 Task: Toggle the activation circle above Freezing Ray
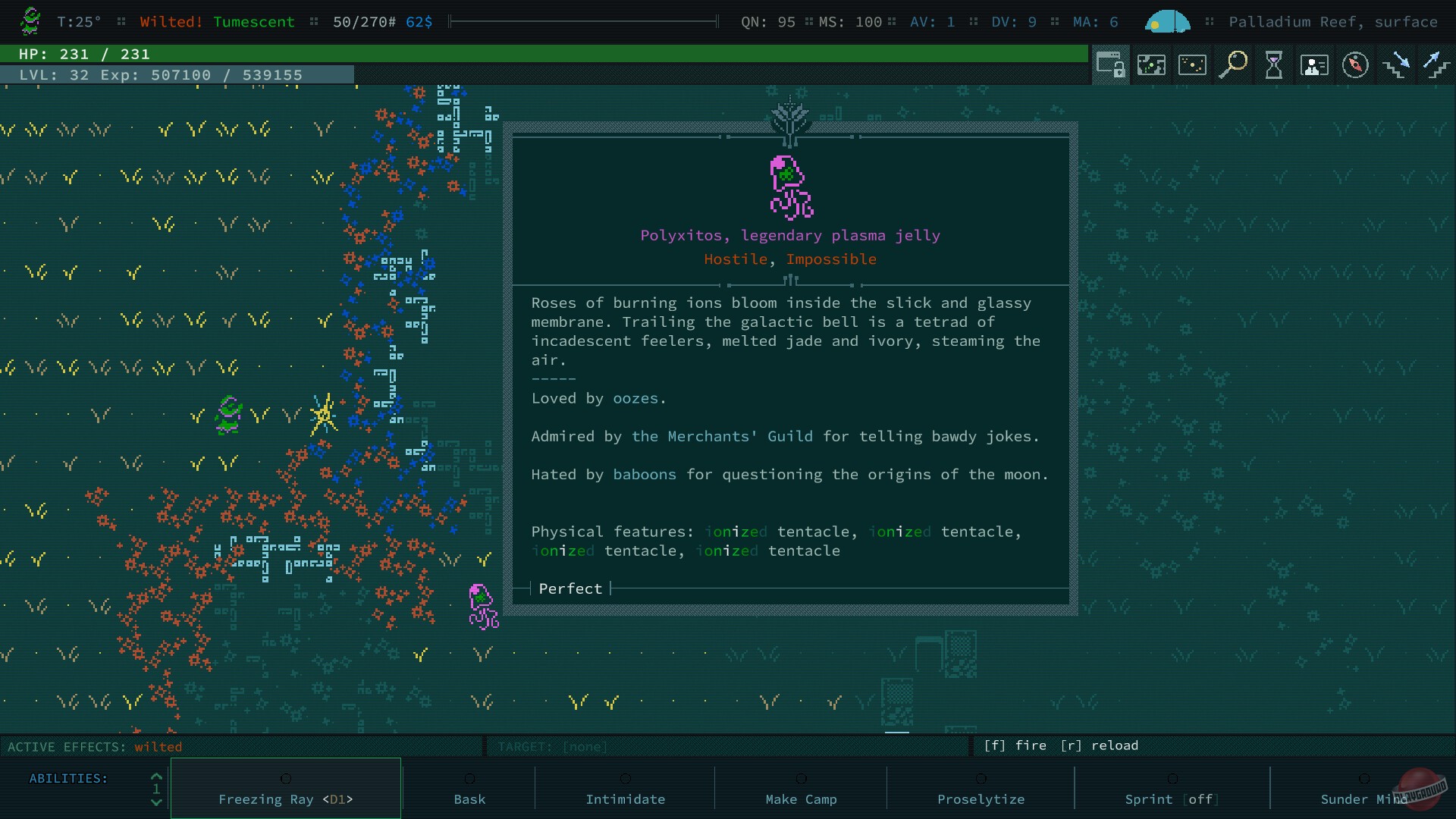[286, 779]
